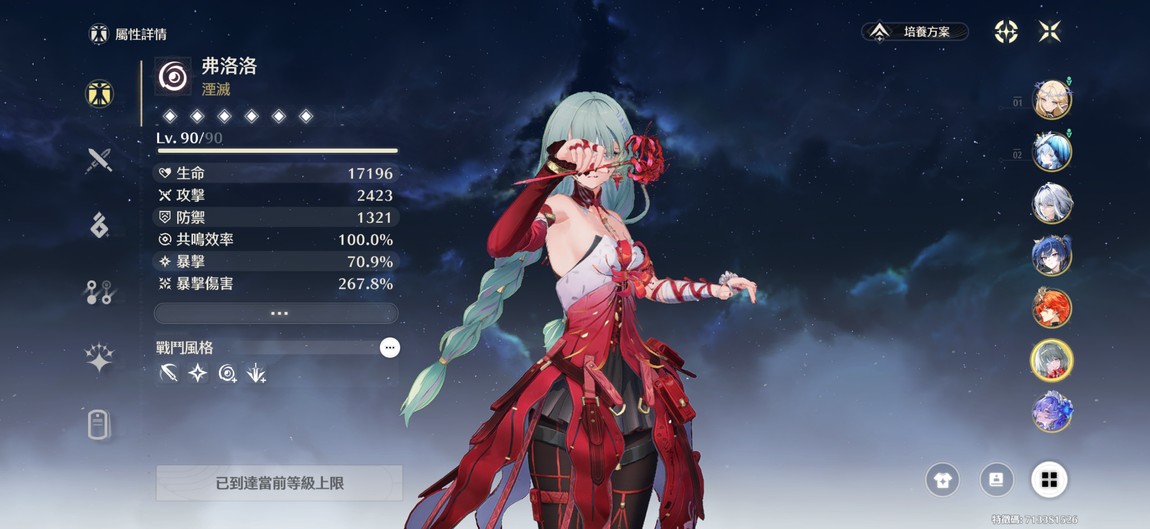Choose the light-blue-haired character with a crown
1150x529 pixels.
[1052, 152]
